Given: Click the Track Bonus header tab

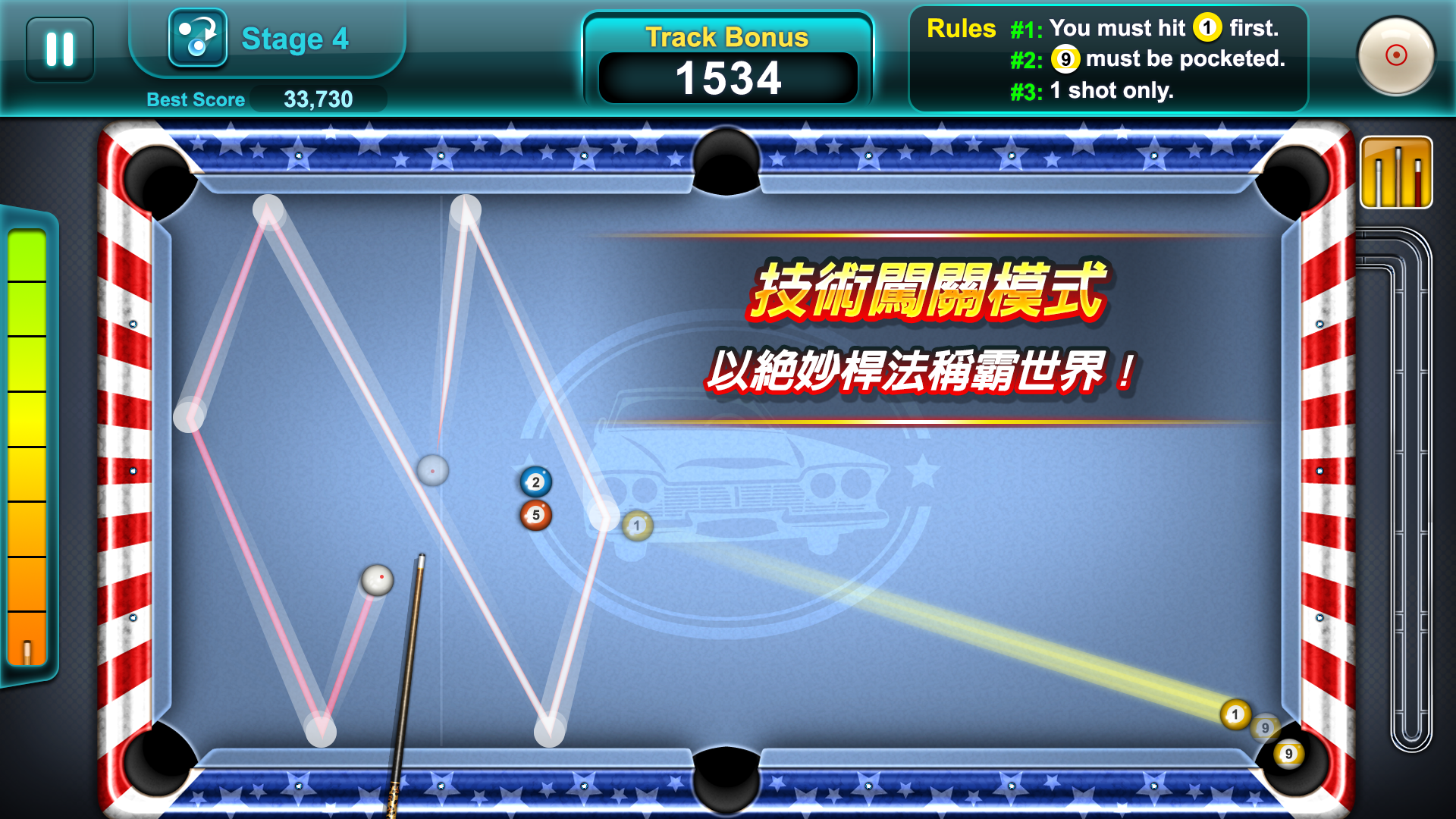Looking at the screenshot, I should click(x=726, y=36).
